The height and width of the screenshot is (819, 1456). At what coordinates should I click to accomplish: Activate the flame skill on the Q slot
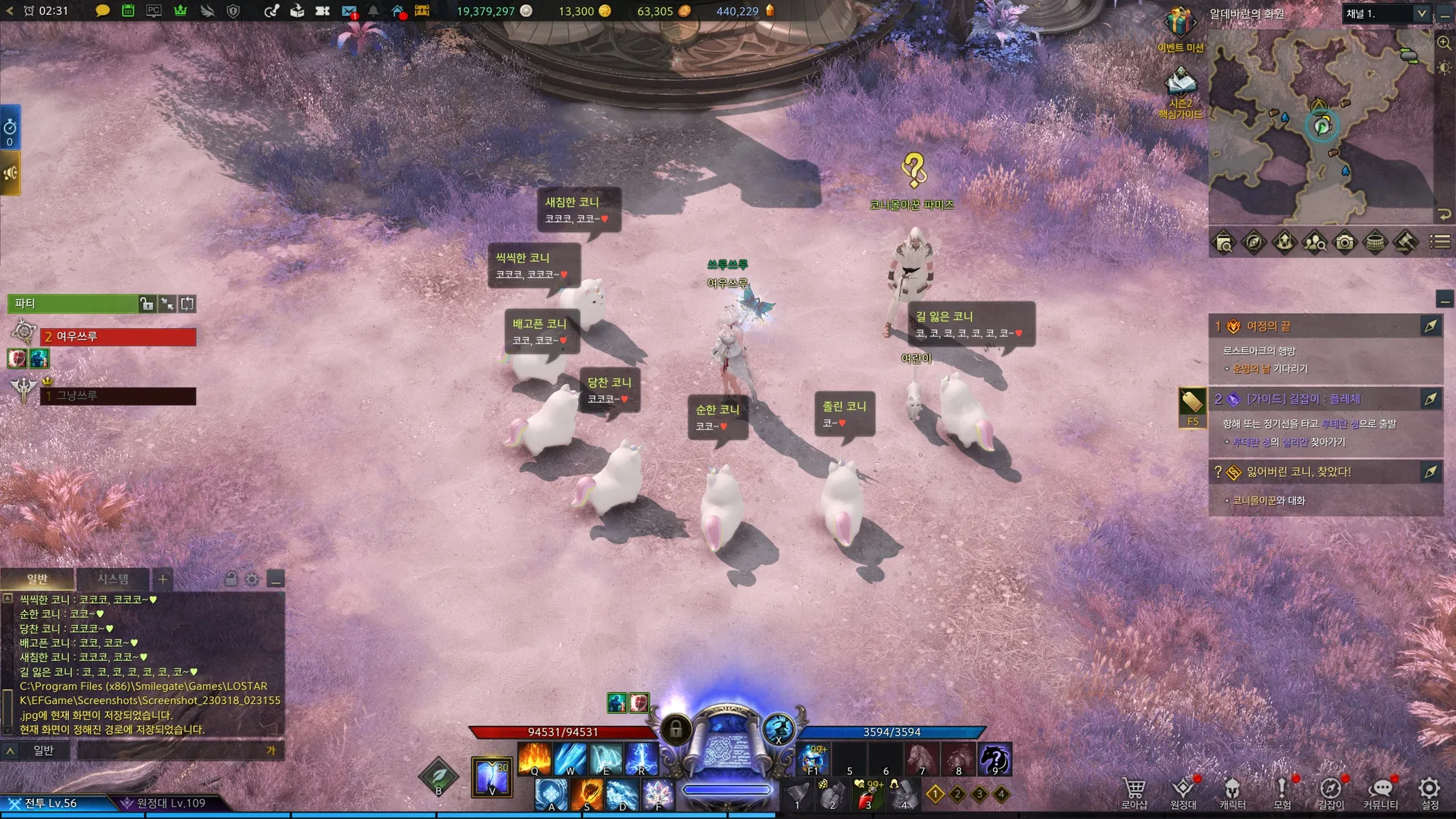535,758
